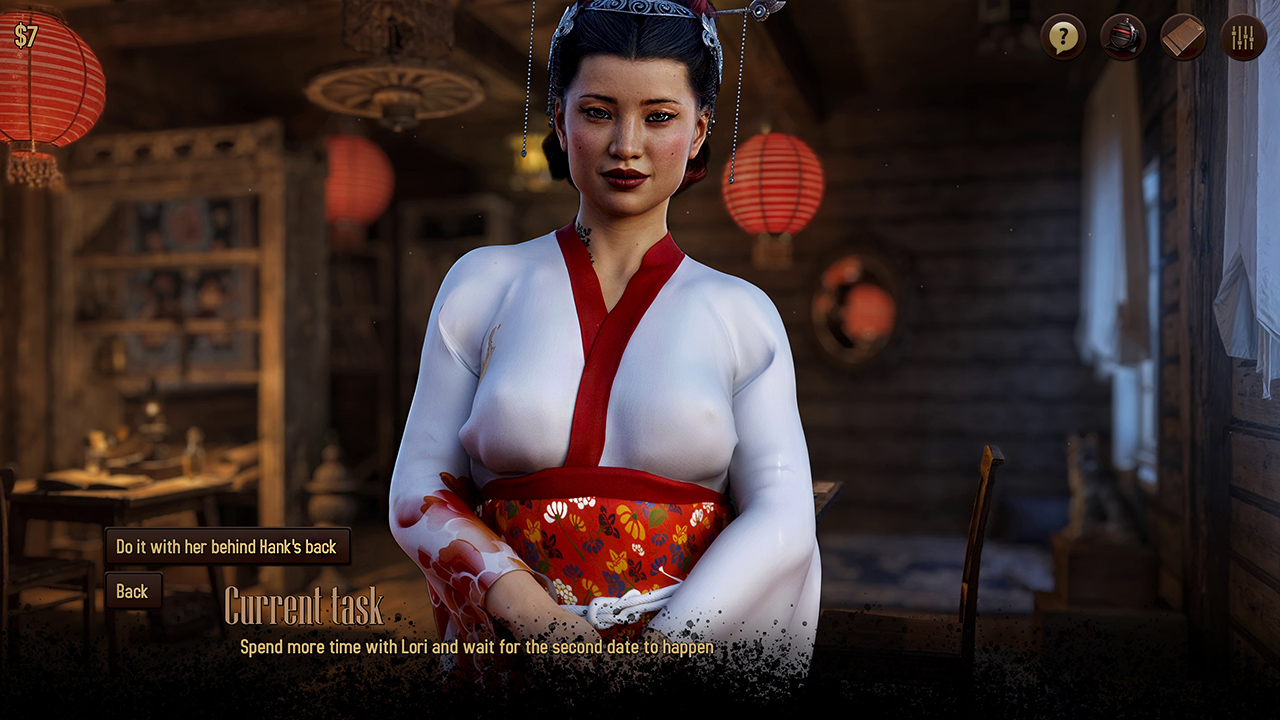The image size is (1280, 720).
Task: Open the settings sliders icon
Action: [1243, 38]
